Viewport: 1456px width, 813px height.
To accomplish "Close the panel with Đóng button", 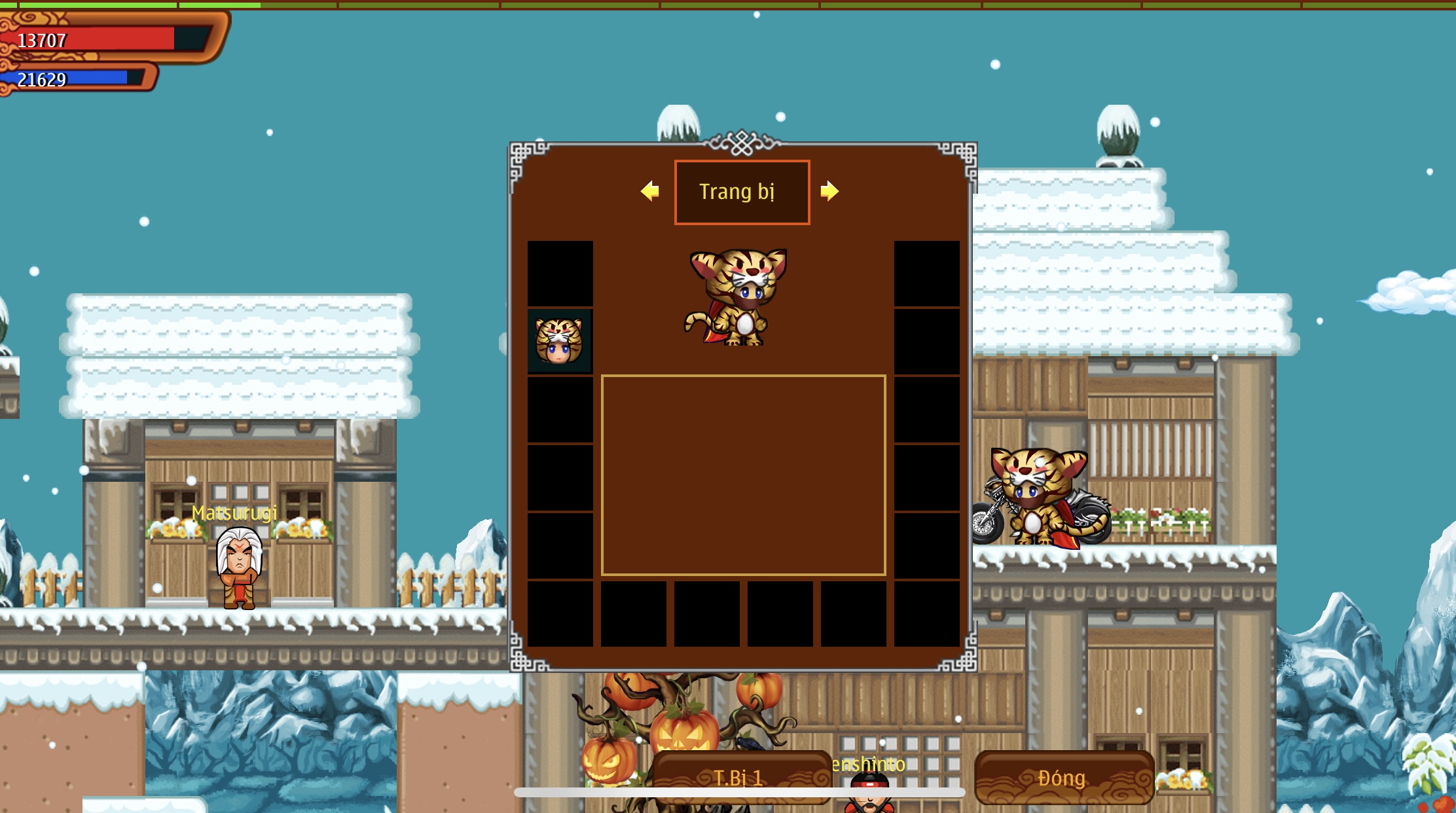I will (1063, 777).
